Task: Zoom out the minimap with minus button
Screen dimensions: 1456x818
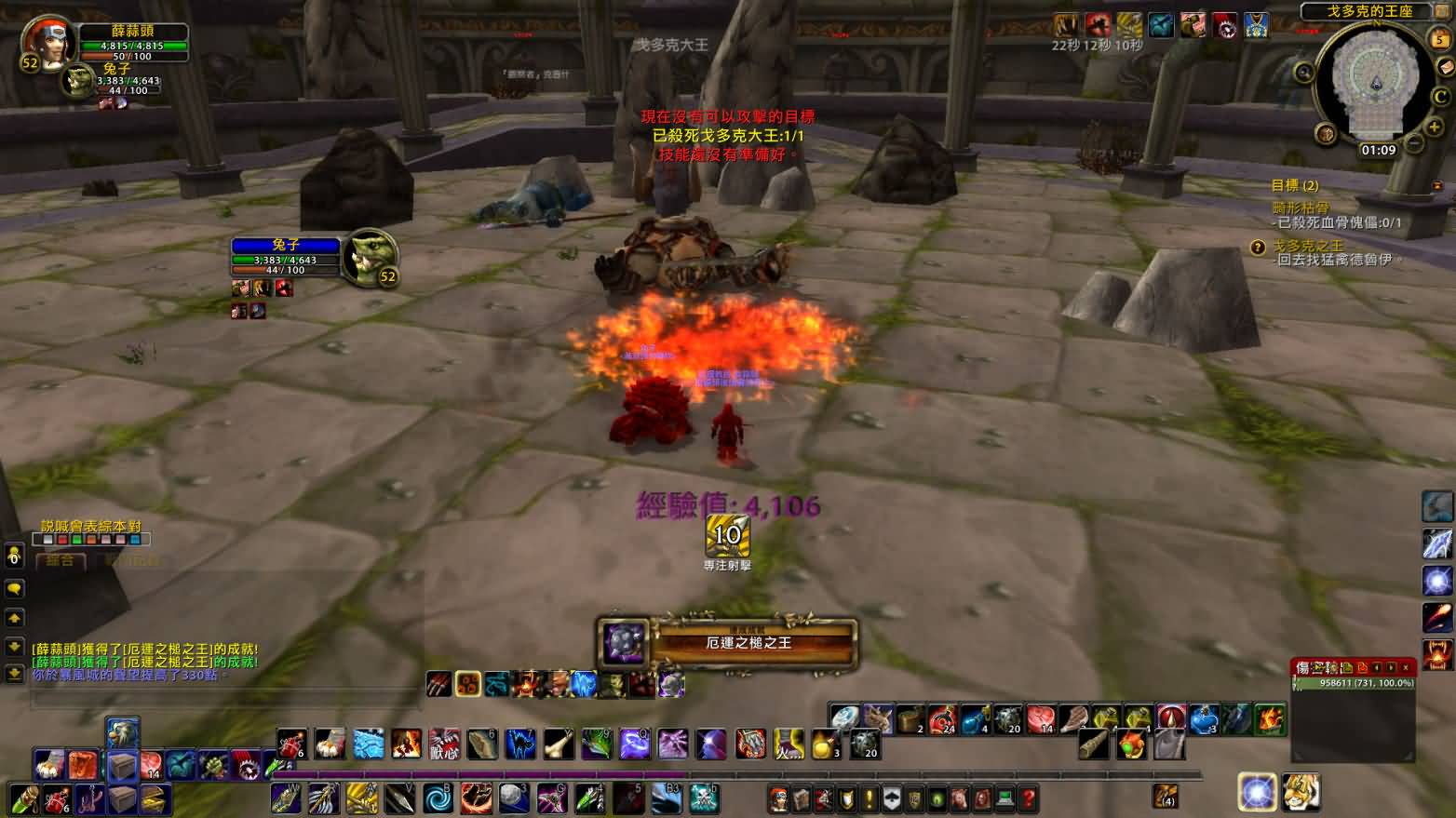Action: coord(1414,142)
